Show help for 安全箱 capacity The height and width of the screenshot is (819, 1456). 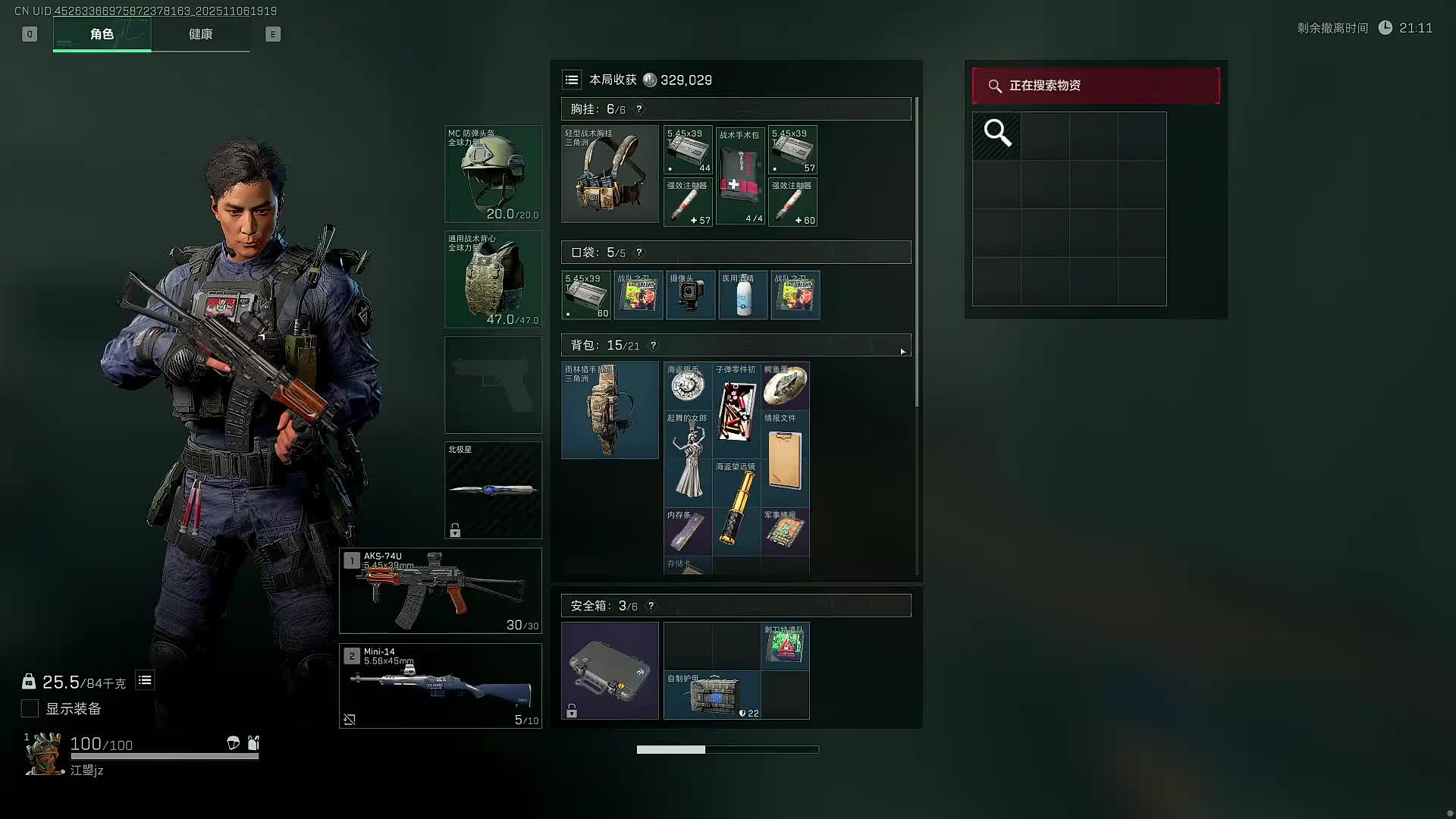651,606
